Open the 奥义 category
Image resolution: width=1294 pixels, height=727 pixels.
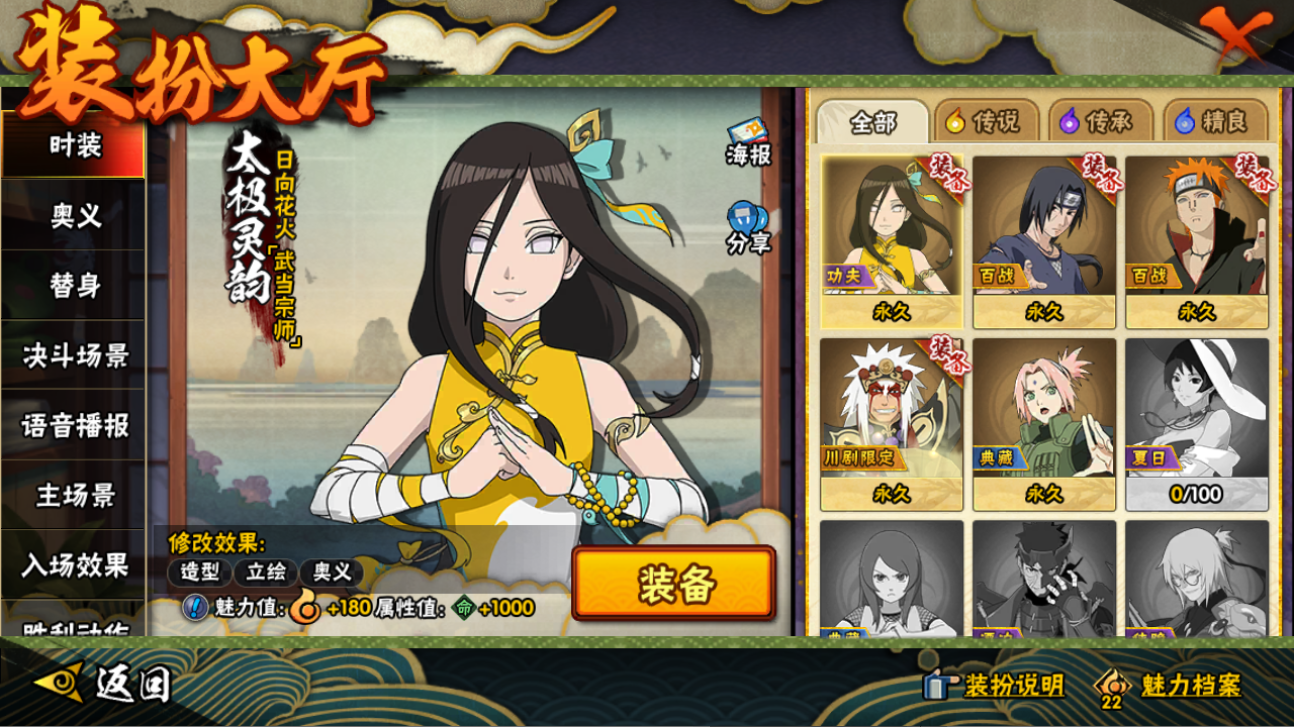pyautogui.click(x=74, y=215)
